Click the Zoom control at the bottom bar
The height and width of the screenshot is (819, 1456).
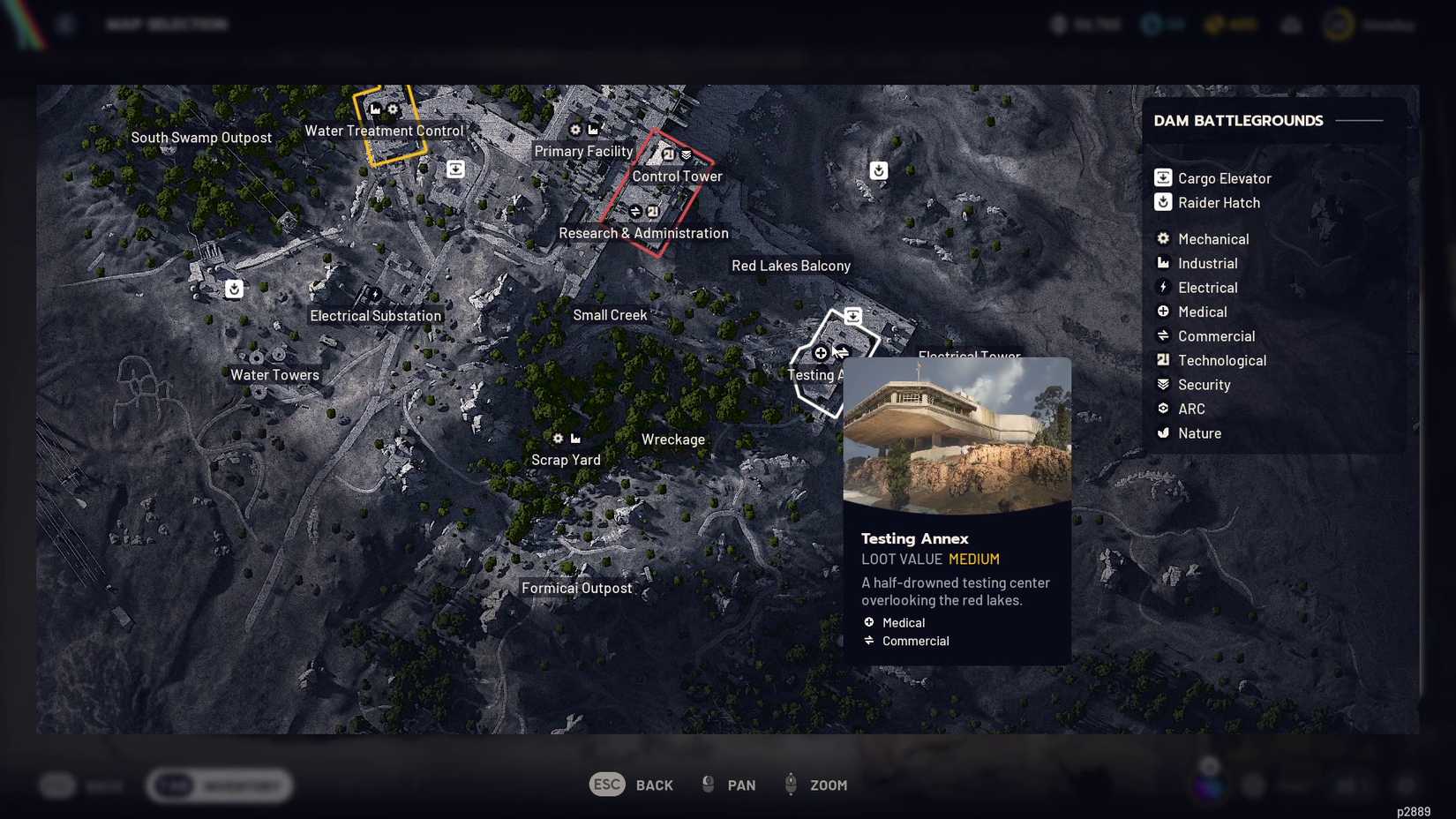pos(815,785)
